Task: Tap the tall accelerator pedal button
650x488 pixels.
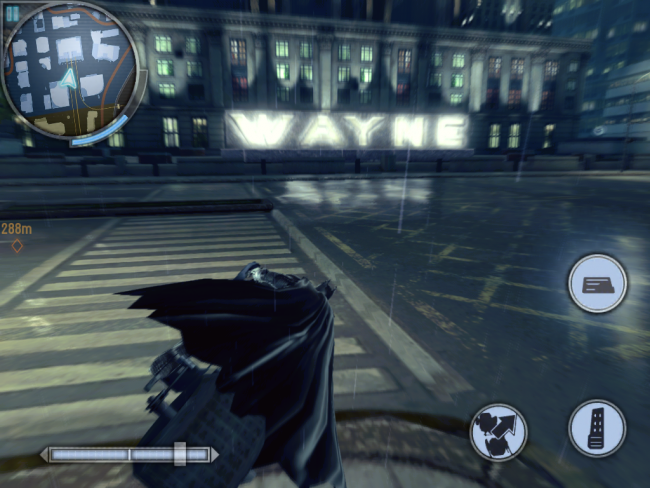Action: (x=597, y=428)
